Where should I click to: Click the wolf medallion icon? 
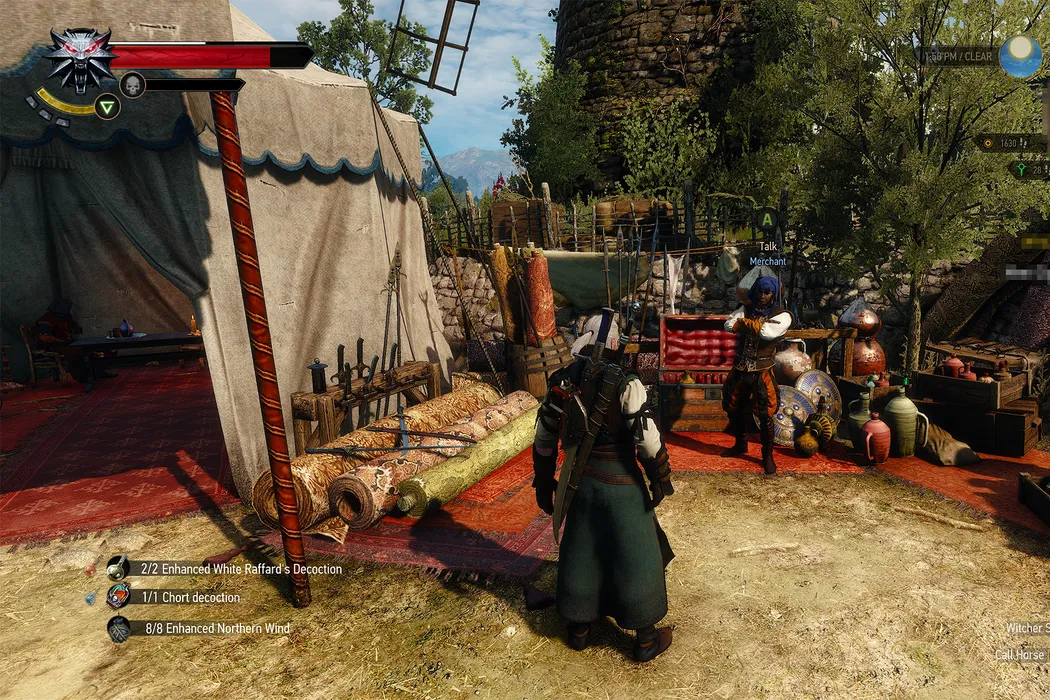pos(80,57)
